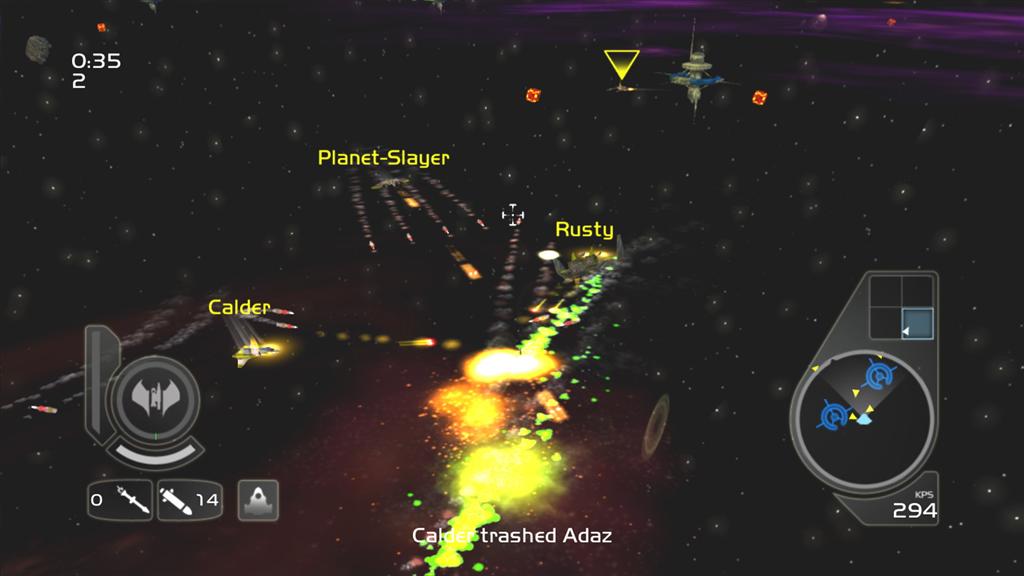Click the ship icon beside the weapons
The image size is (1024, 576).
pyautogui.click(x=258, y=499)
